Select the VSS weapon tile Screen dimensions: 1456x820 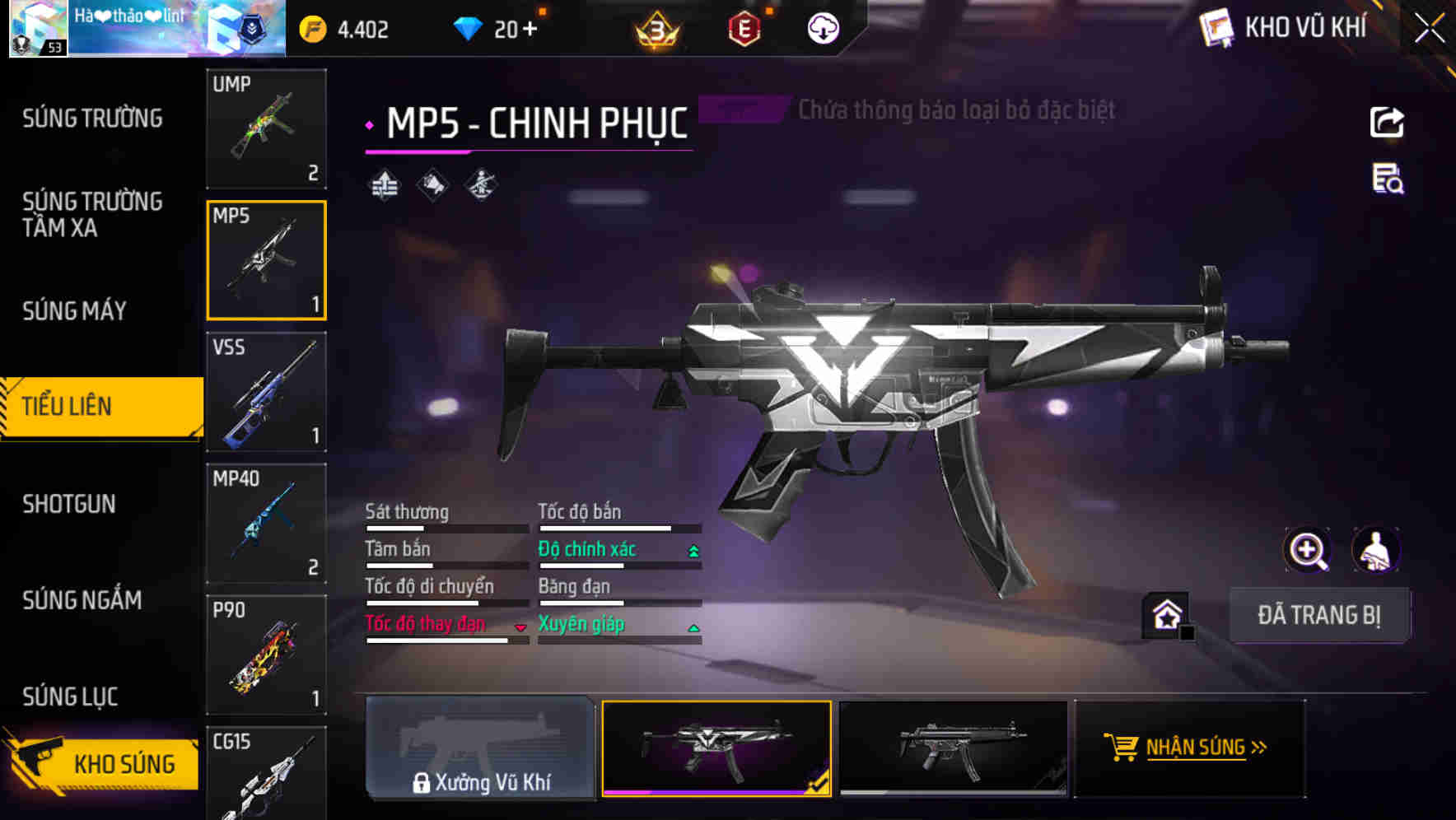point(266,392)
